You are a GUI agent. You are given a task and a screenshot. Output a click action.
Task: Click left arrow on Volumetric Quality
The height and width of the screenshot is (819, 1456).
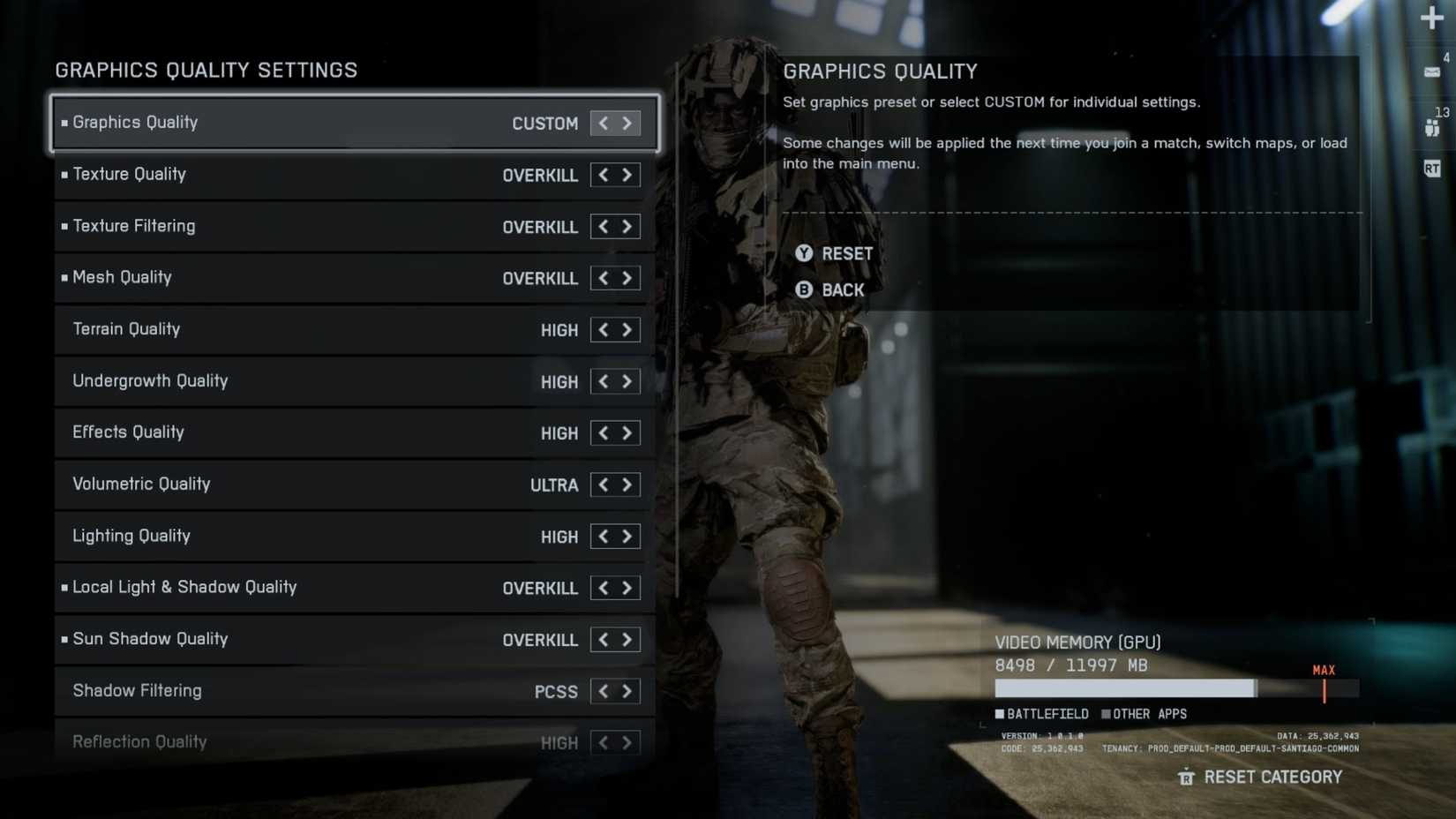click(x=603, y=485)
